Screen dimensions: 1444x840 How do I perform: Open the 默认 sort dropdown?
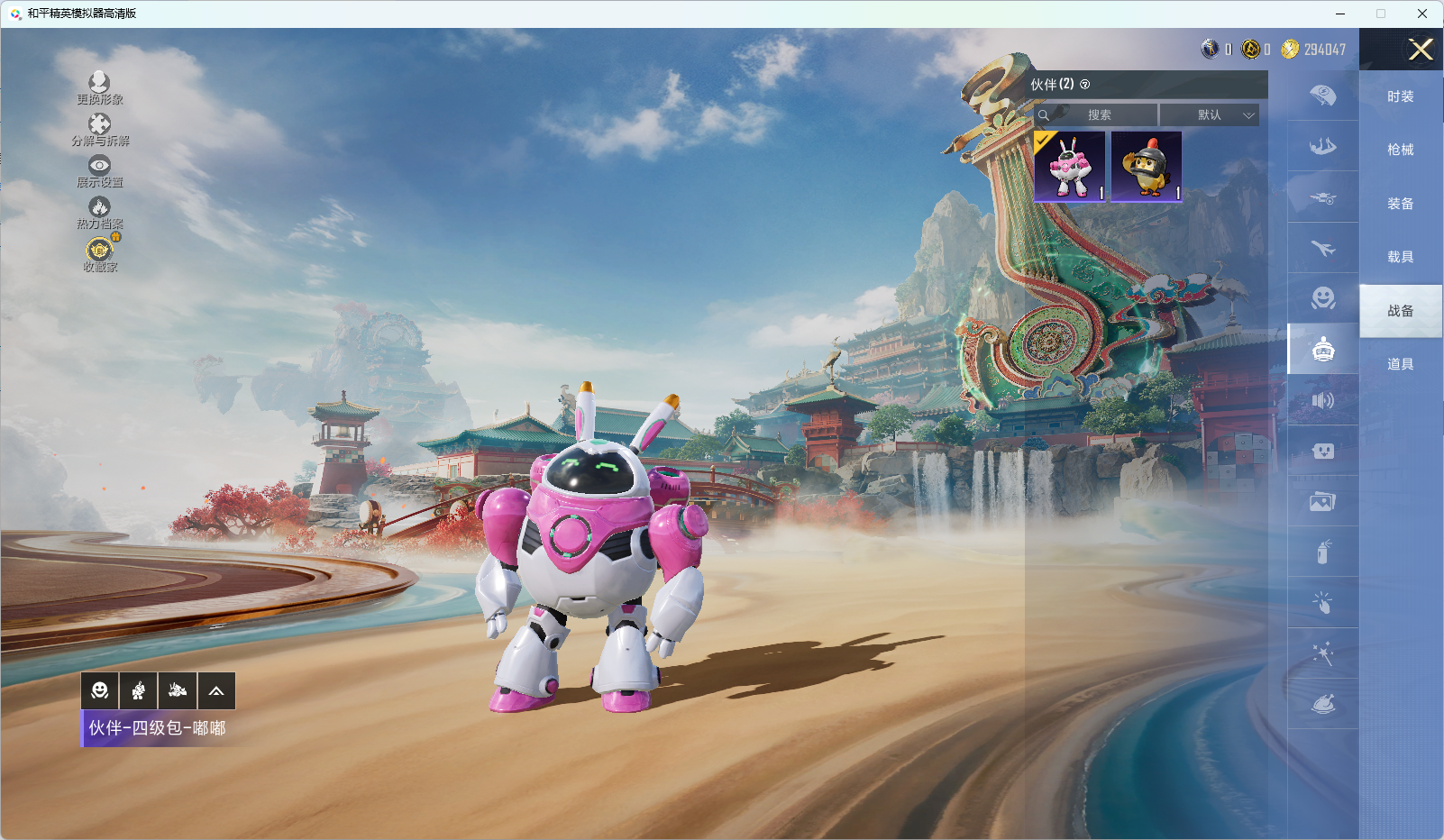[1209, 115]
